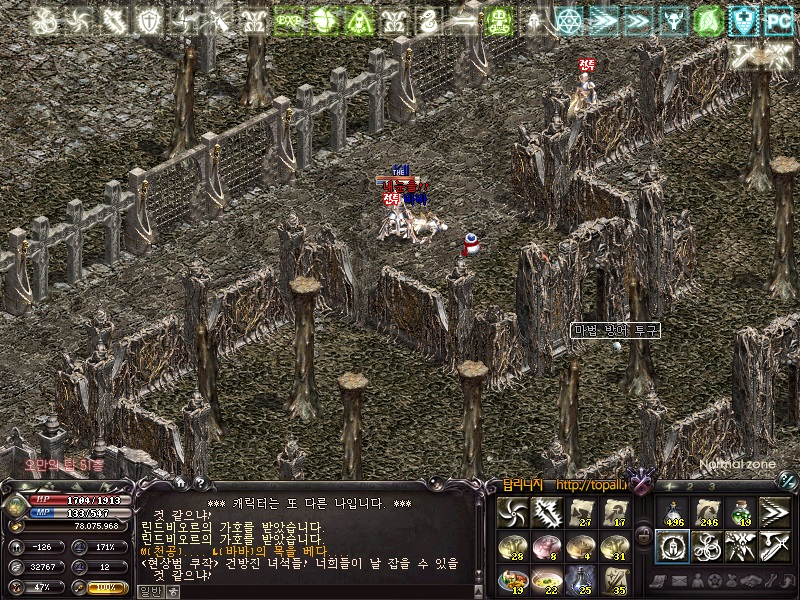Use the blue potion stack of 25

(x=581, y=578)
